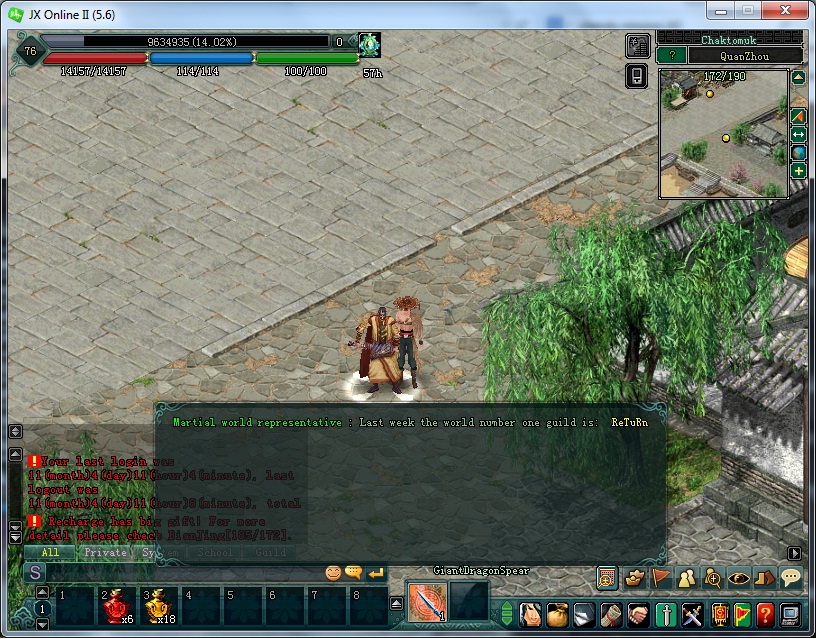Click the minimap plus zoom button

pos(799,171)
